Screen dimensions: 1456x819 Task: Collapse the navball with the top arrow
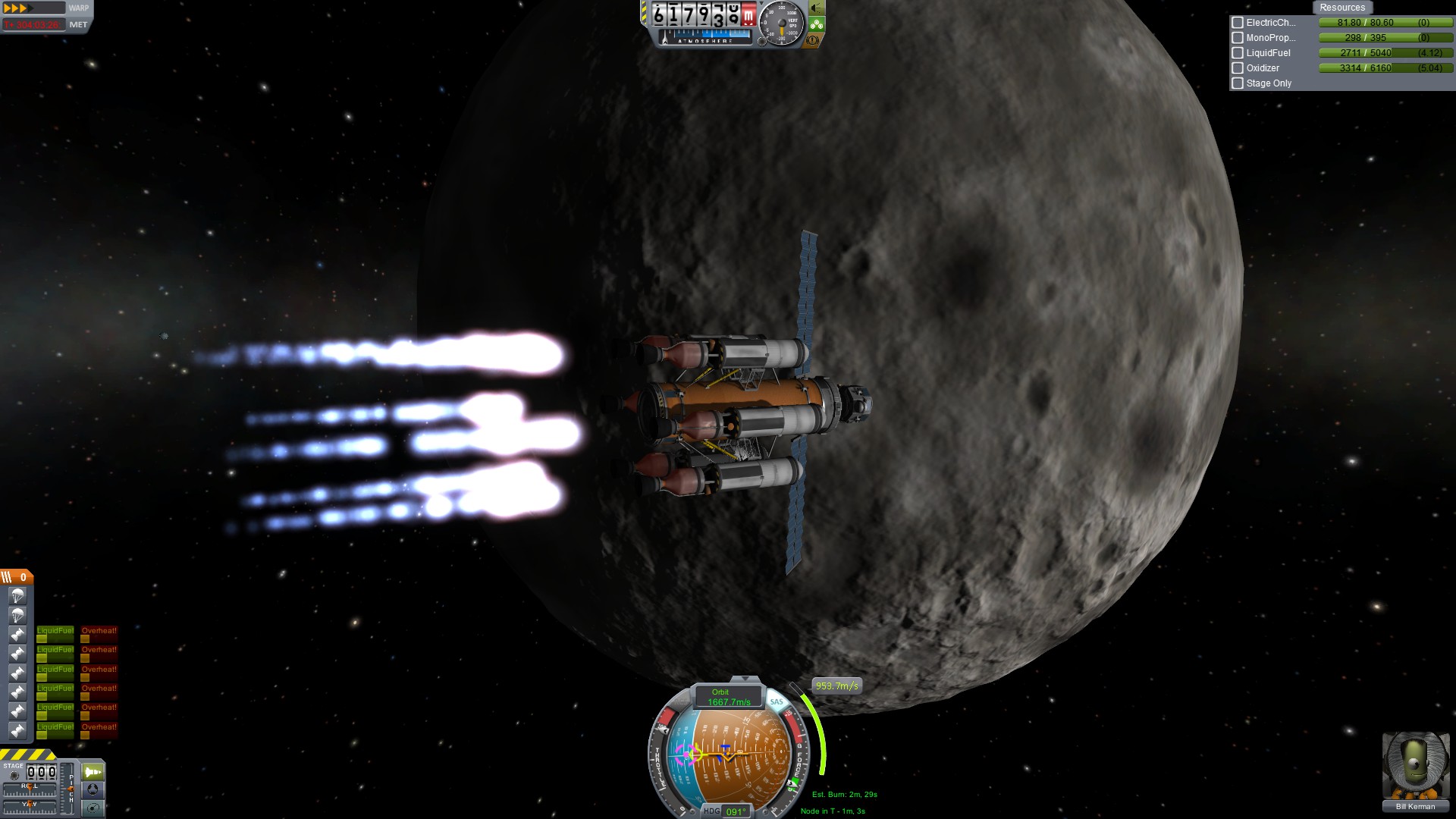(745, 679)
